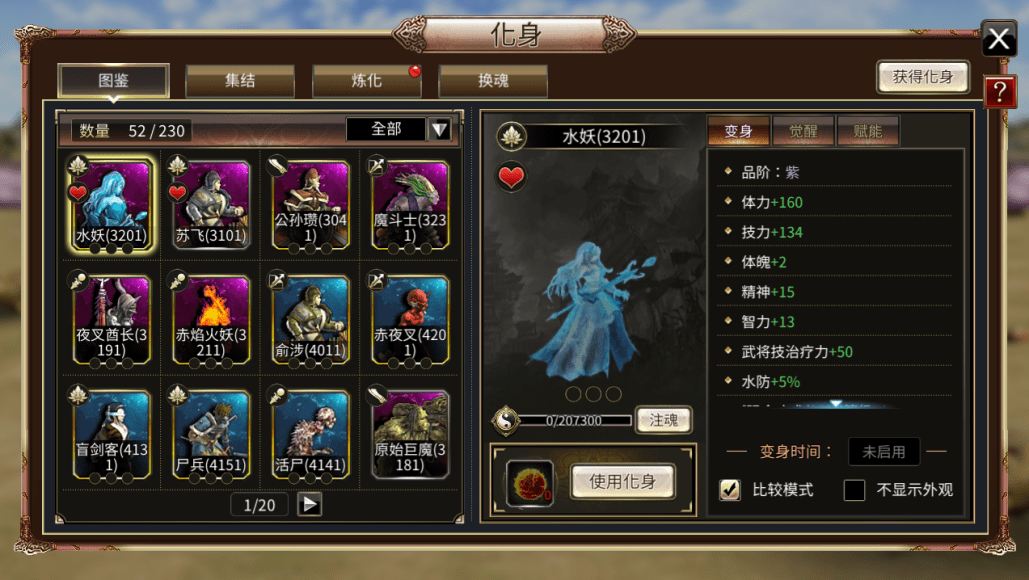Select the 苏飞(3101) avatar card
The width and height of the screenshot is (1029, 580).
coord(210,205)
